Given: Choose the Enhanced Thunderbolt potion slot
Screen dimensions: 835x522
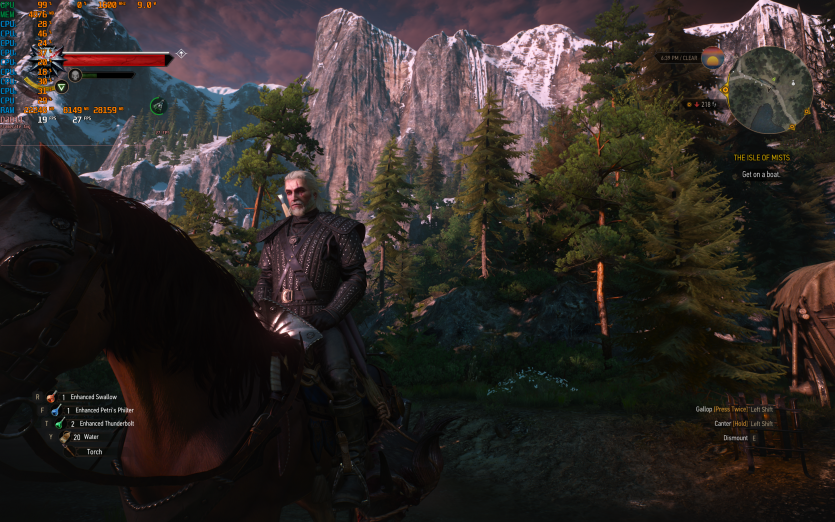Looking at the screenshot, I should (x=59, y=423).
